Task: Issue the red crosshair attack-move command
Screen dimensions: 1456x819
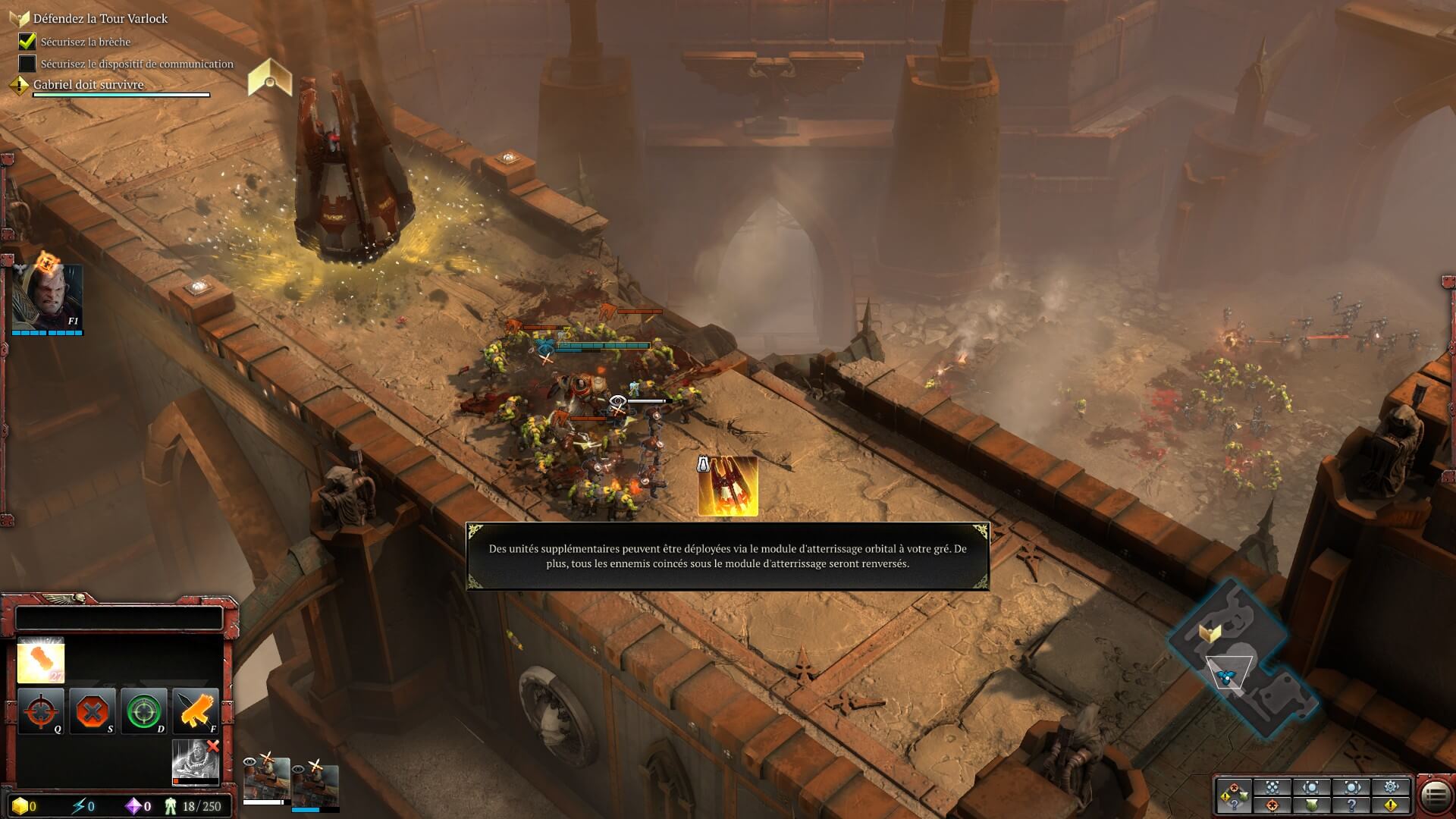Action: (40, 711)
